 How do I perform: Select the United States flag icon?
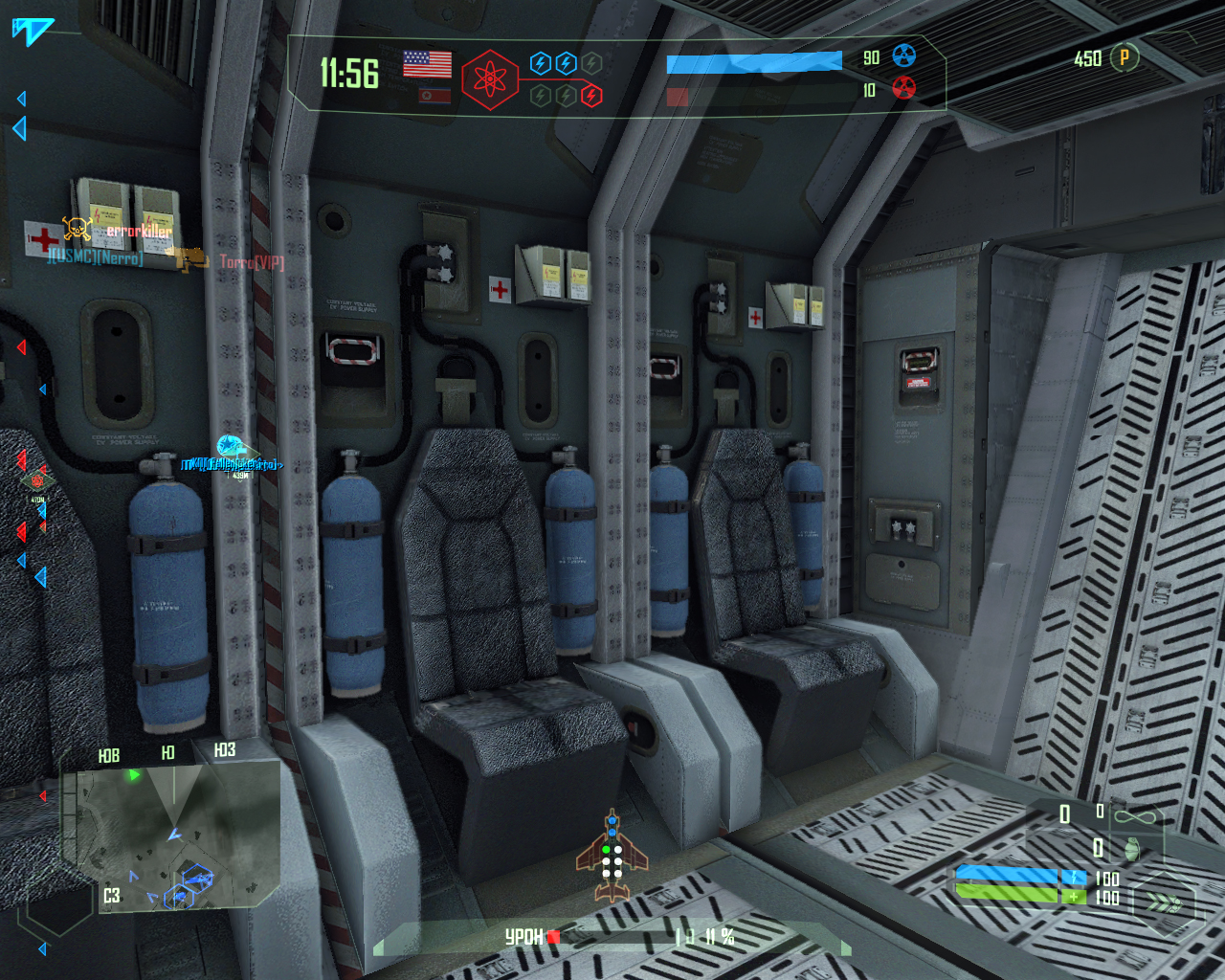427,64
